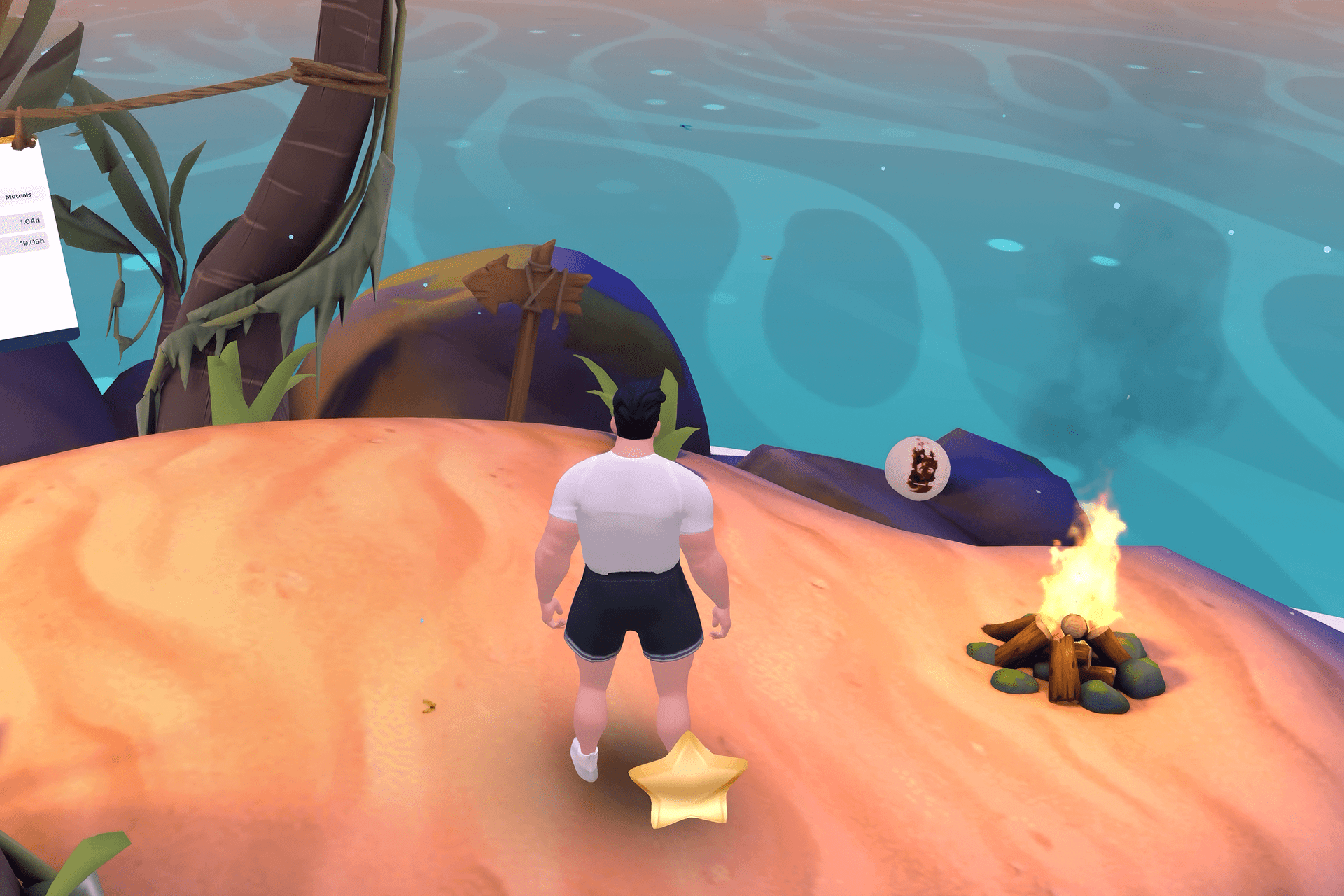Select the leaderboard row showing 1.04d

click(x=22, y=222)
